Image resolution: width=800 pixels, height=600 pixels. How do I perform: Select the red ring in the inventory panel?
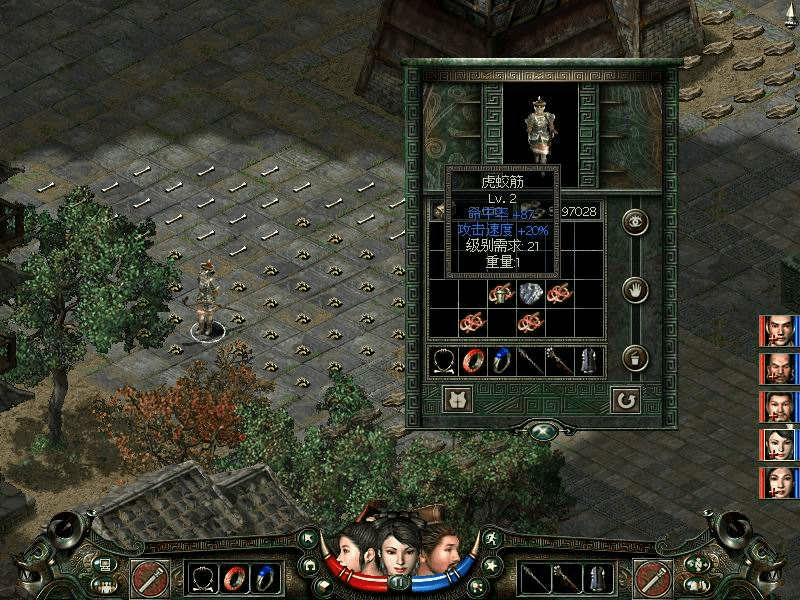(x=473, y=361)
